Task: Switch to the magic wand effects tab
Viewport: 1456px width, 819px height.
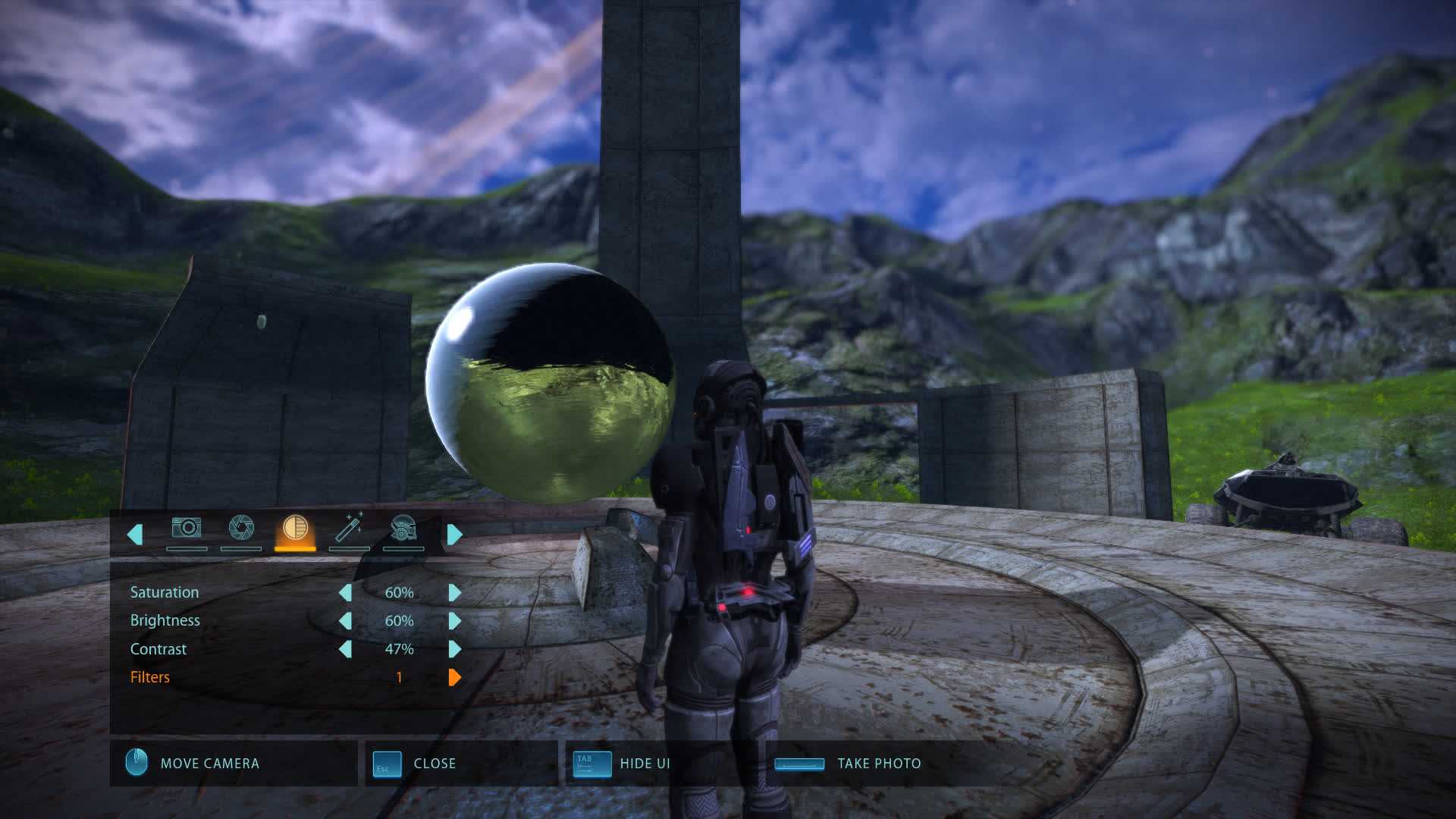Action: (349, 529)
